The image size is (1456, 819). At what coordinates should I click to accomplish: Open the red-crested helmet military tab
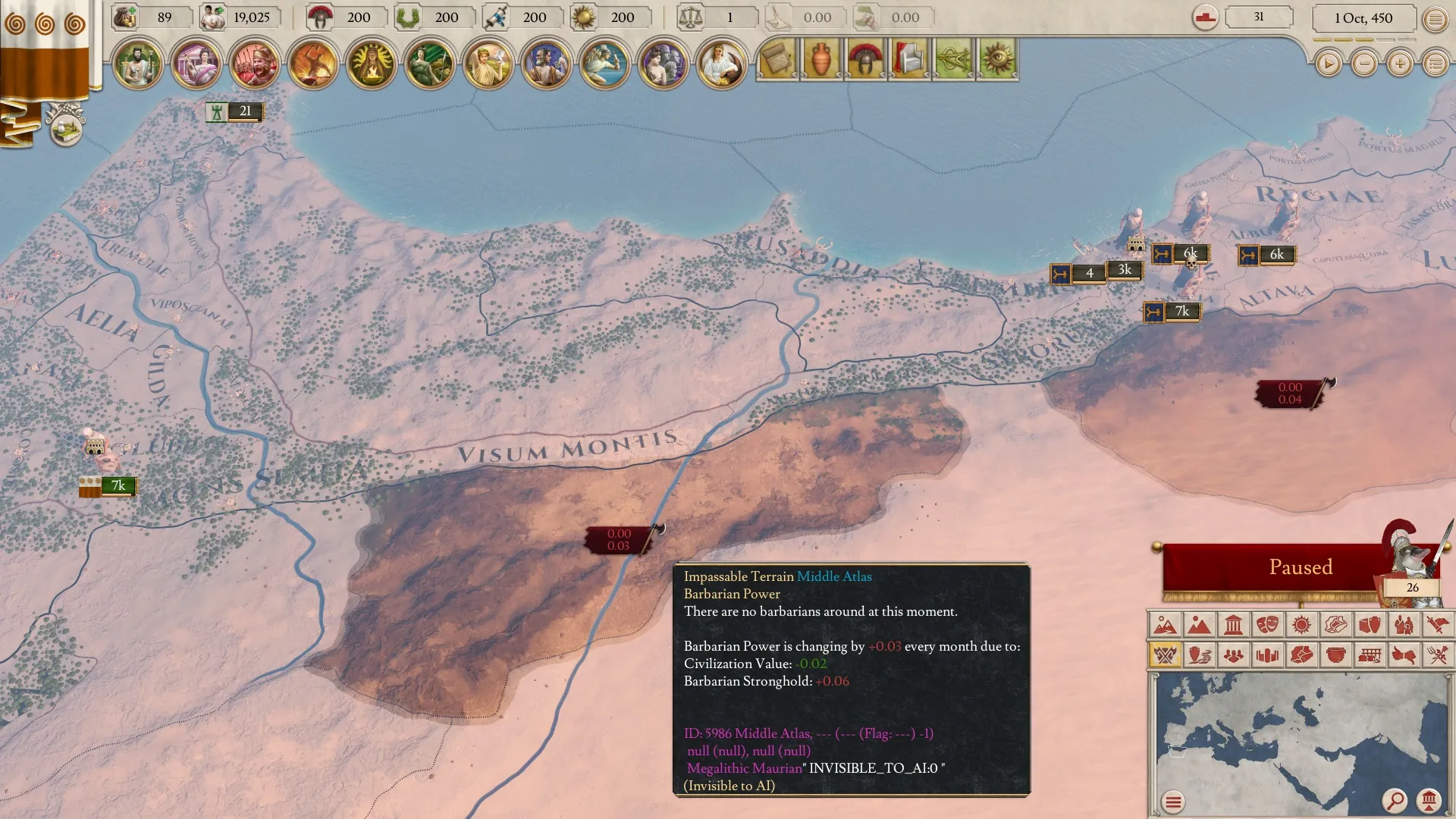[865, 59]
